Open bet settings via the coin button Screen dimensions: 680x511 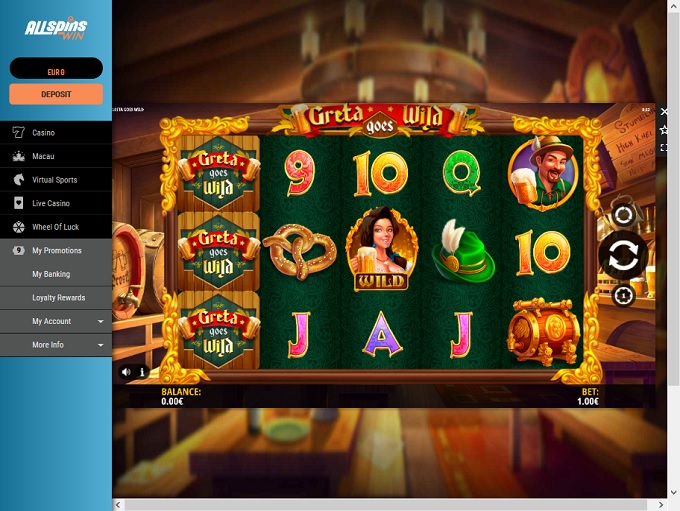point(622,296)
